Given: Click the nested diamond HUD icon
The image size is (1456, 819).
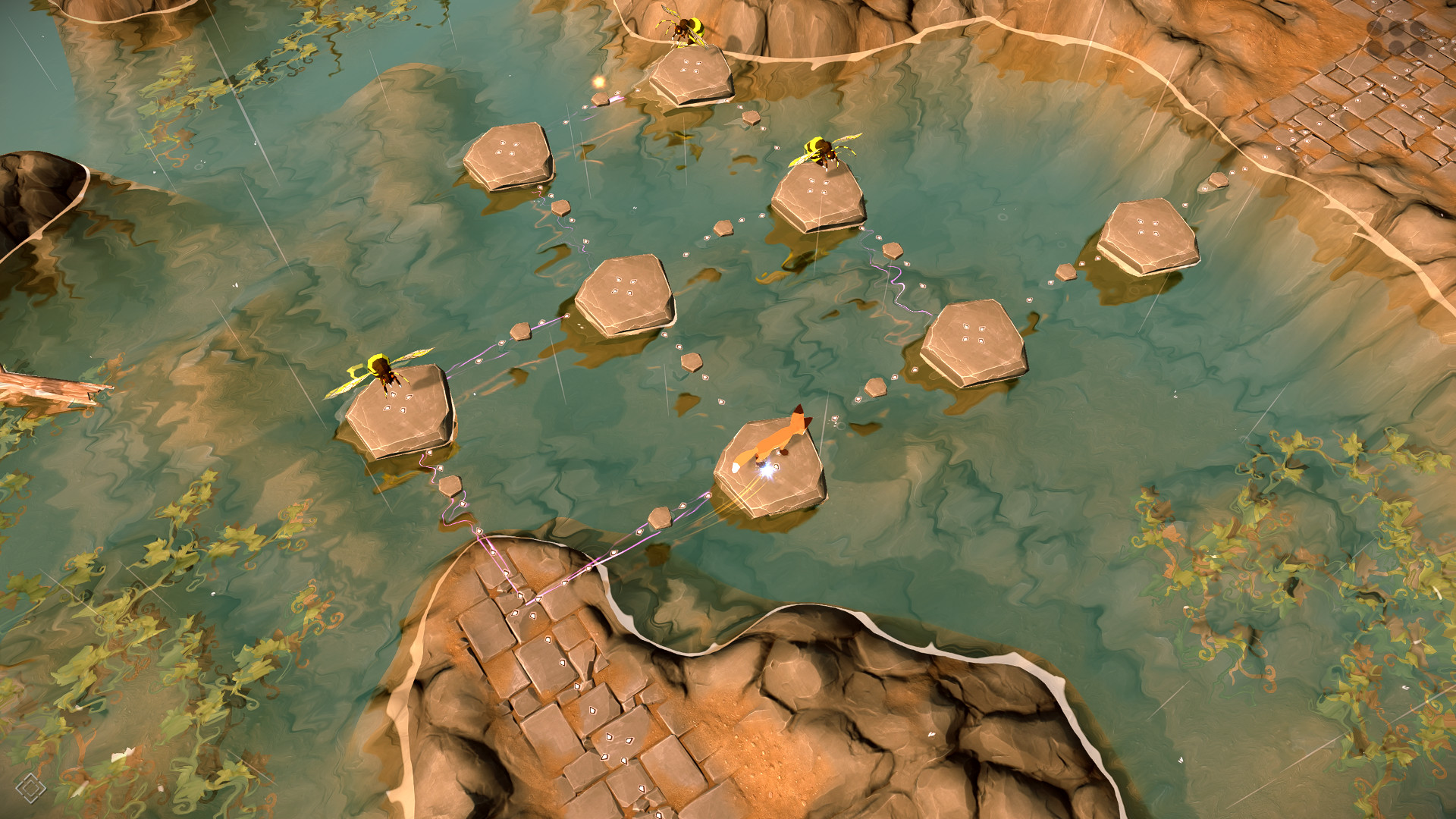Looking at the screenshot, I should 30,788.
